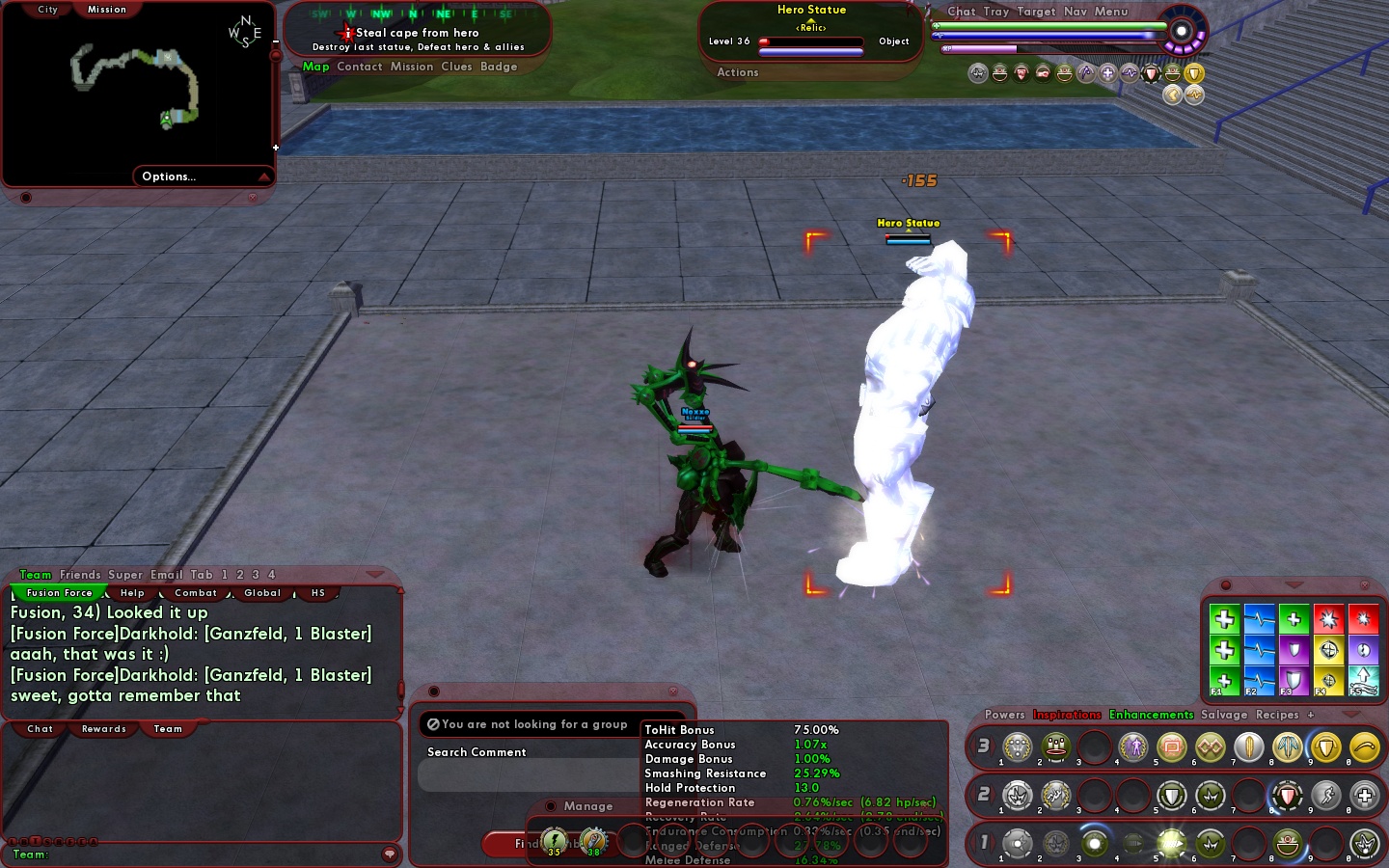
Task: Activate the glowing power in slot 5 of tray 1
Action: pos(1171,843)
